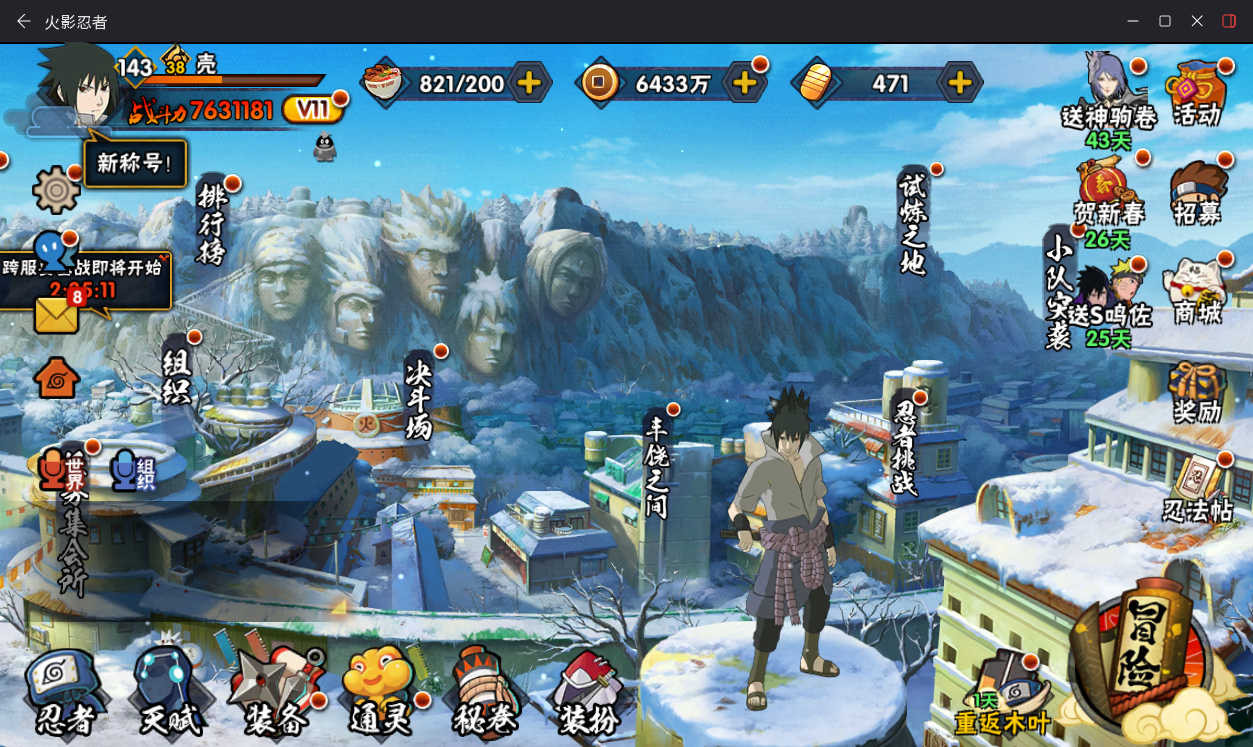Image resolution: width=1253 pixels, height=747 pixels.
Task: Open the gear settings icon
Action: coord(56,190)
